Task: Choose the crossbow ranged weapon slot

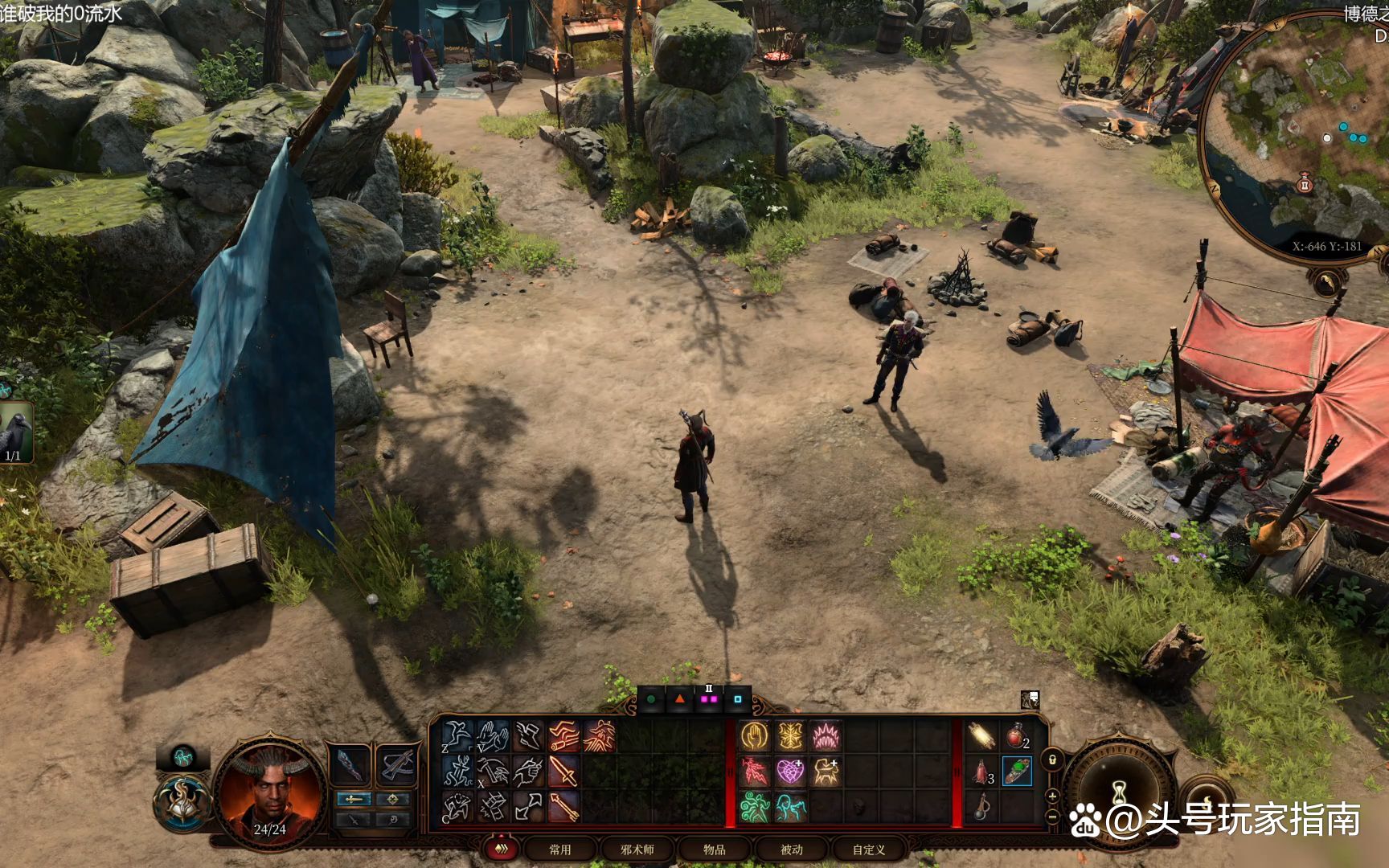Action: (x=395, y=764)
